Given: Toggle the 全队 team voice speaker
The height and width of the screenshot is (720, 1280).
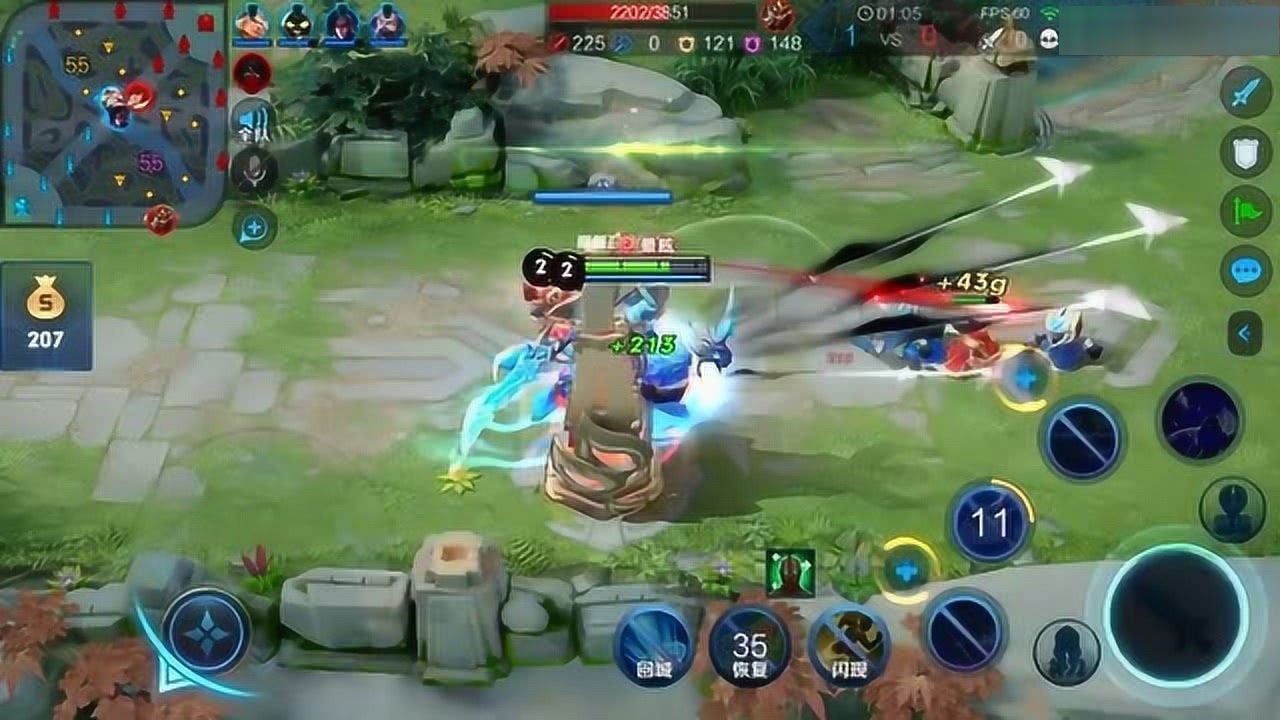Looking at the screenshot, I should (x=254, y=123).
